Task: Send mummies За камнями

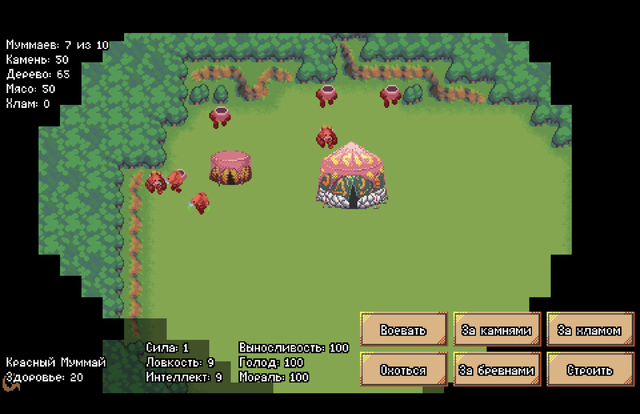Action: point(497,330)
